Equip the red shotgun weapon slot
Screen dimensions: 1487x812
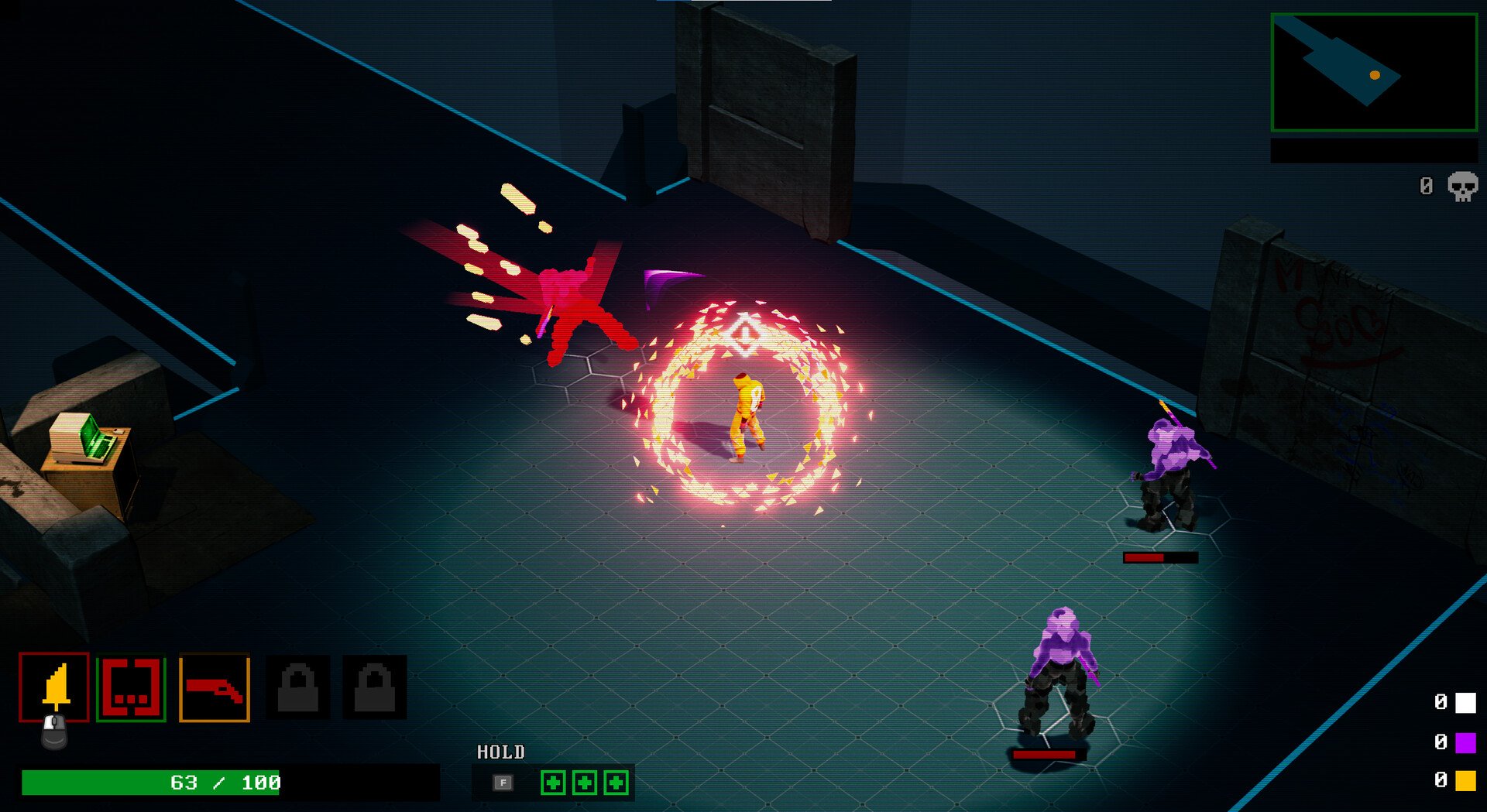click(x=215, y=688)
